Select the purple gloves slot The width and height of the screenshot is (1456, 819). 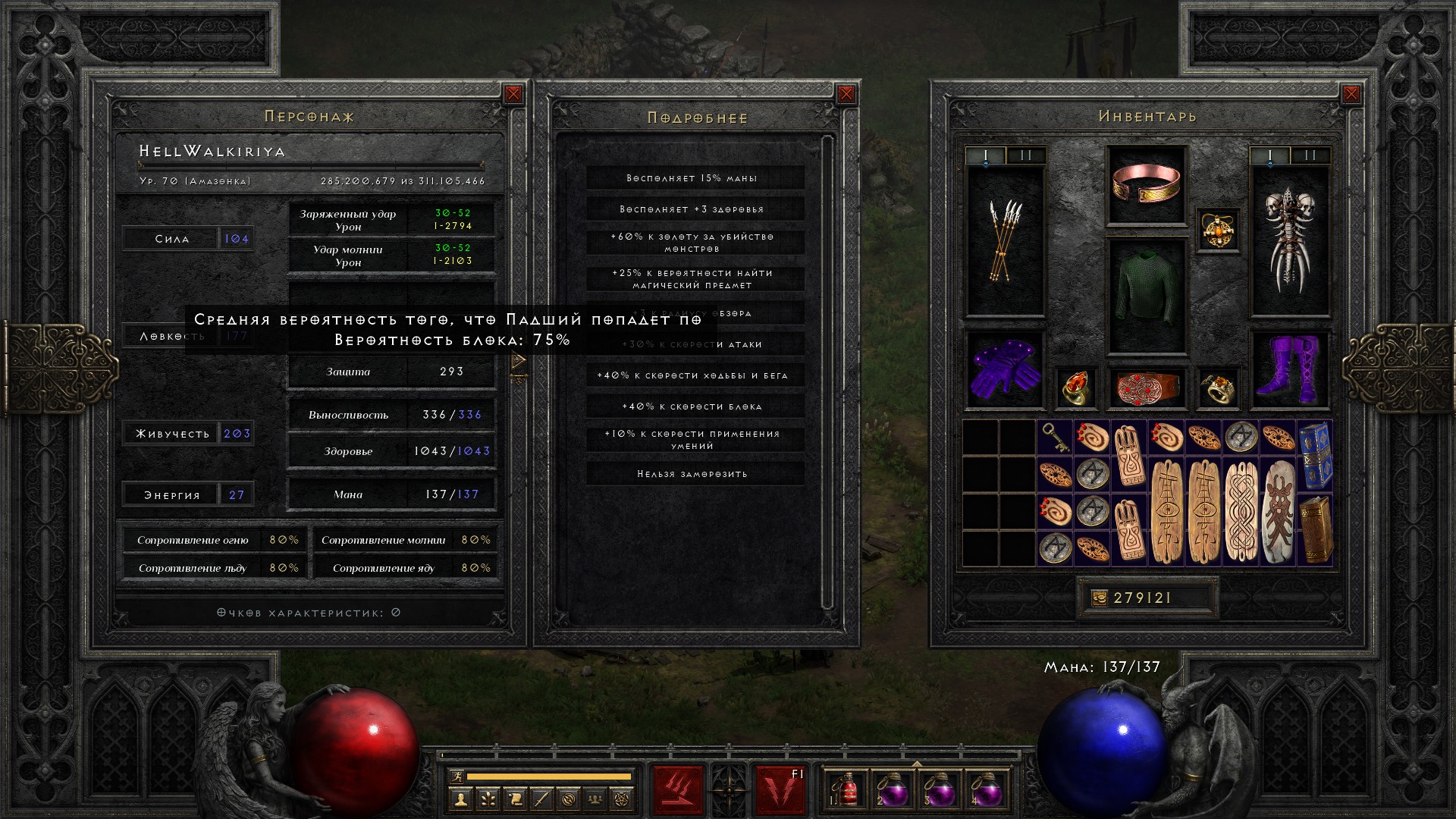[1005, 369]
